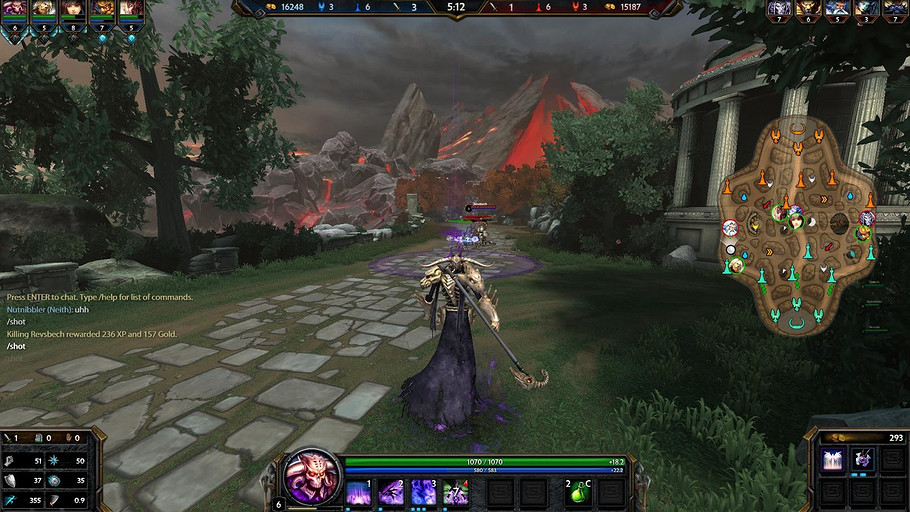Screen dimensions: 910x512
Task: Use the second ability with purple claws
Action: 391,492
